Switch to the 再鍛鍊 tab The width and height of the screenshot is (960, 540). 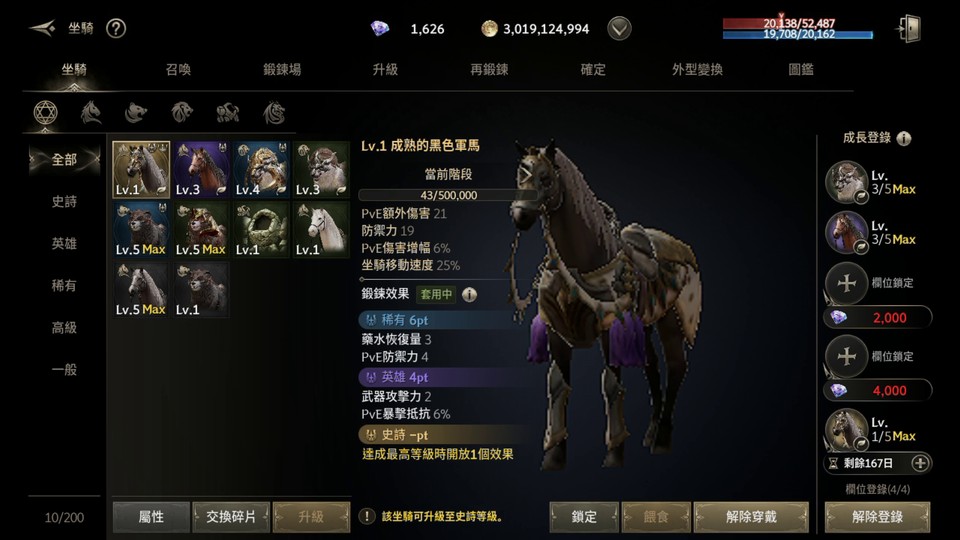pos(489,70)
